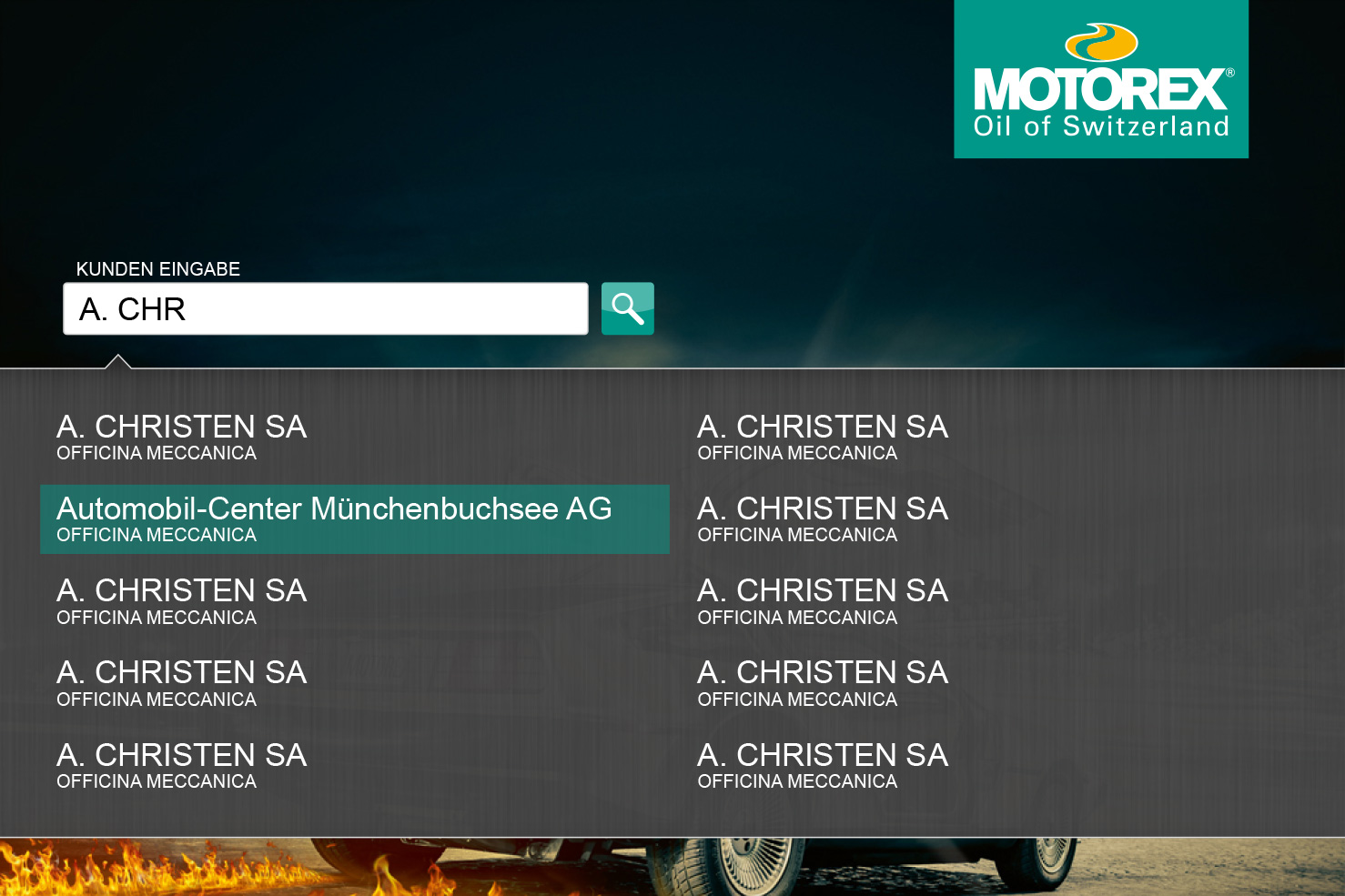Click inside the KUNDEN EINGABE search field
The height and width of the screenshot is (896, 1345).
pos(325,308)
